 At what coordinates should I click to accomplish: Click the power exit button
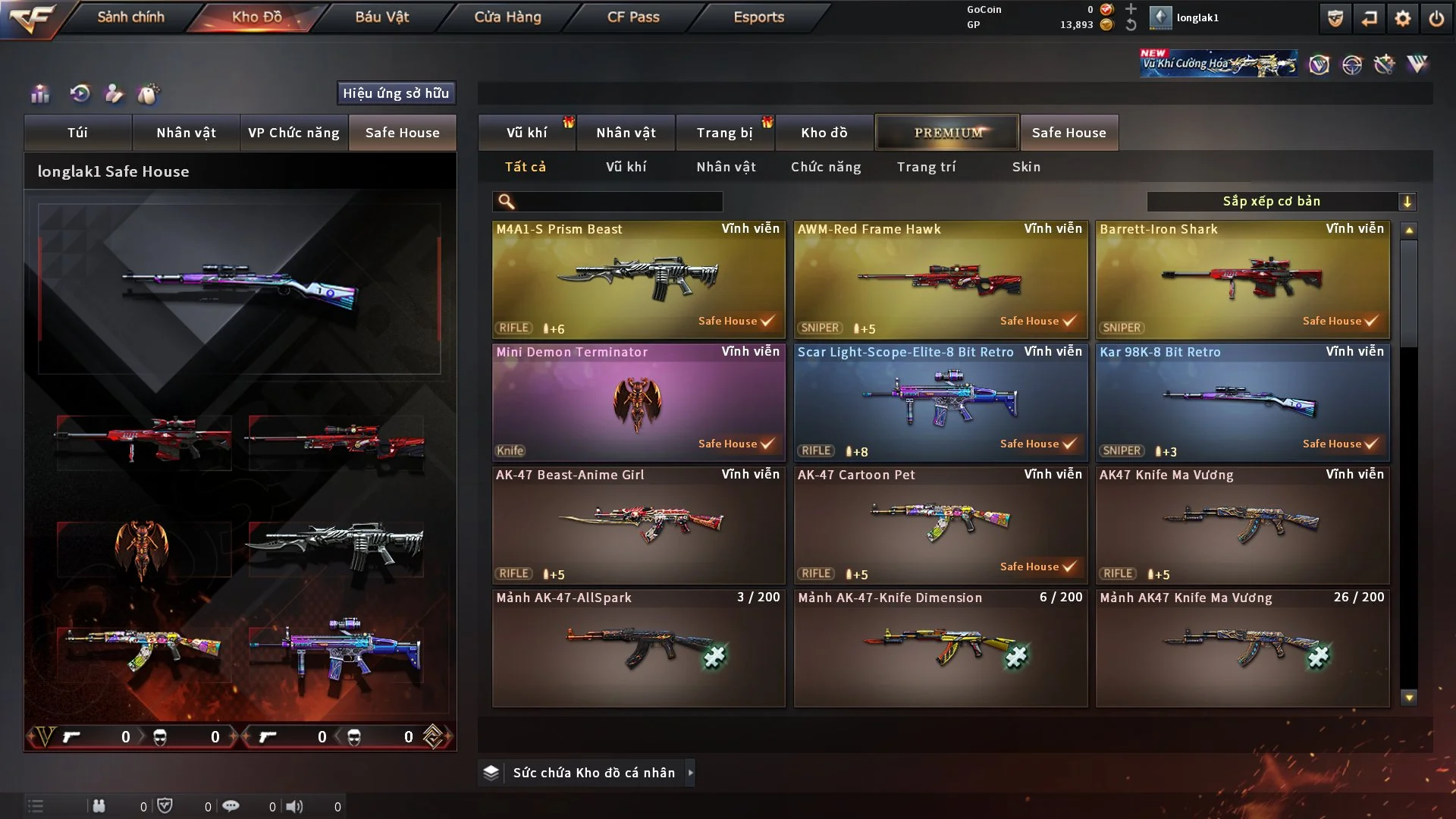pos(1436,18)
